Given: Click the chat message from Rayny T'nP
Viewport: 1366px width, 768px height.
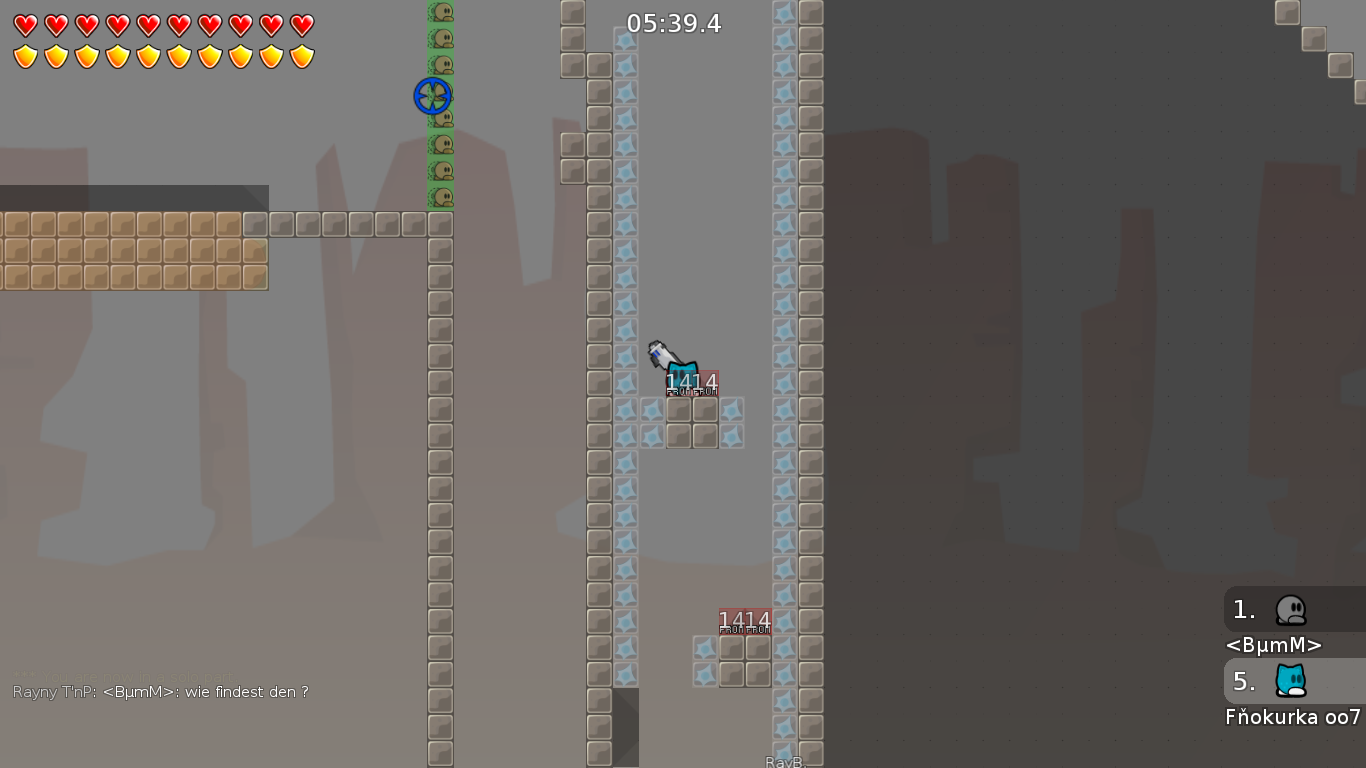Looking at the screenshot, I should [x=158, y=691].
